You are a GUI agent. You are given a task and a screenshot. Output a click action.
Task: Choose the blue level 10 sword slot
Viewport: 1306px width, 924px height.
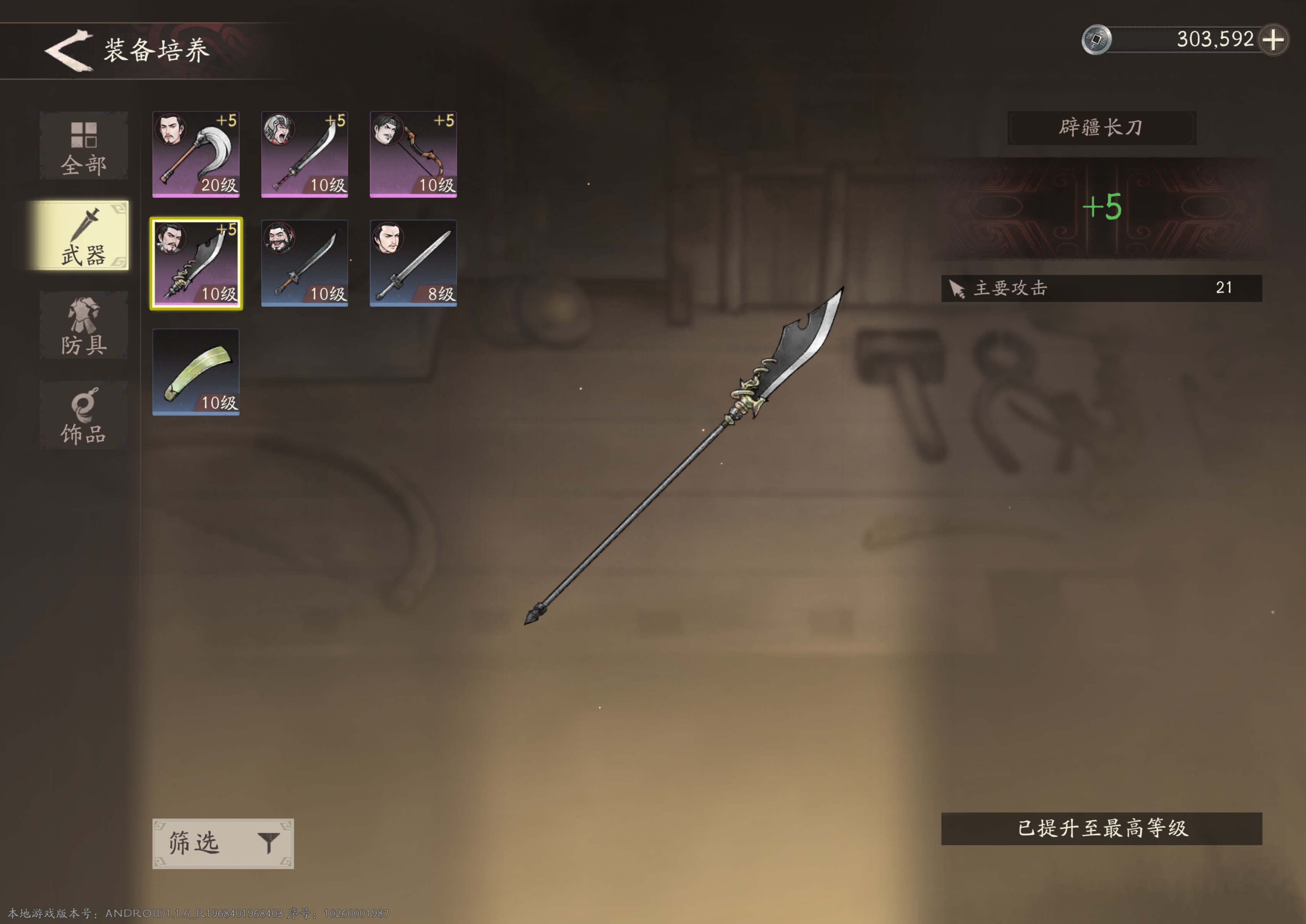(305, 263)
